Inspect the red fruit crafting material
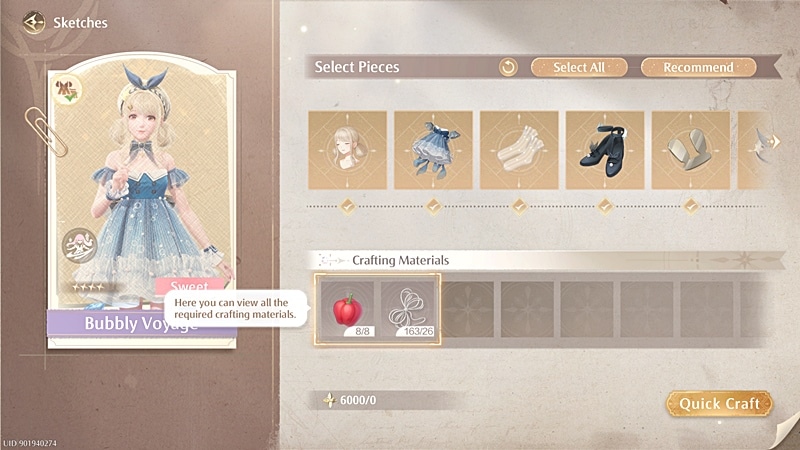 [x=347, y=308]
